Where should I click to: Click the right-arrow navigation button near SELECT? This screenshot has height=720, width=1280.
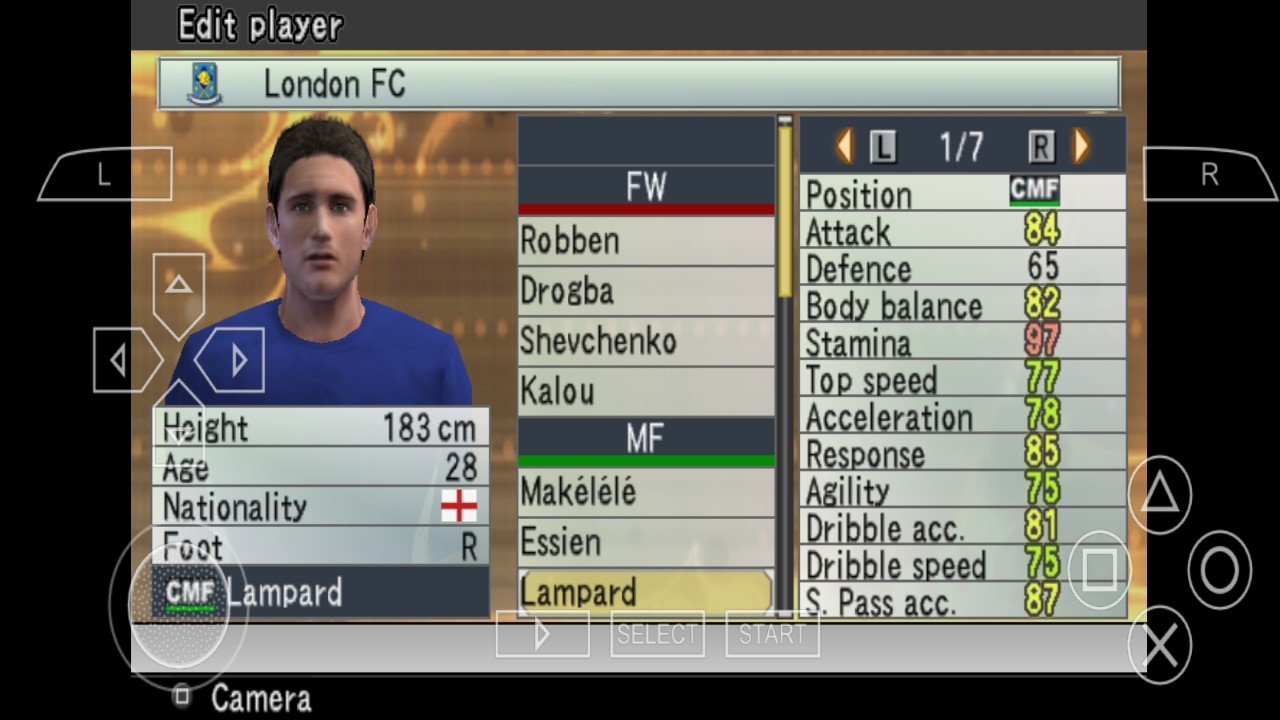[x=542, y=632]
